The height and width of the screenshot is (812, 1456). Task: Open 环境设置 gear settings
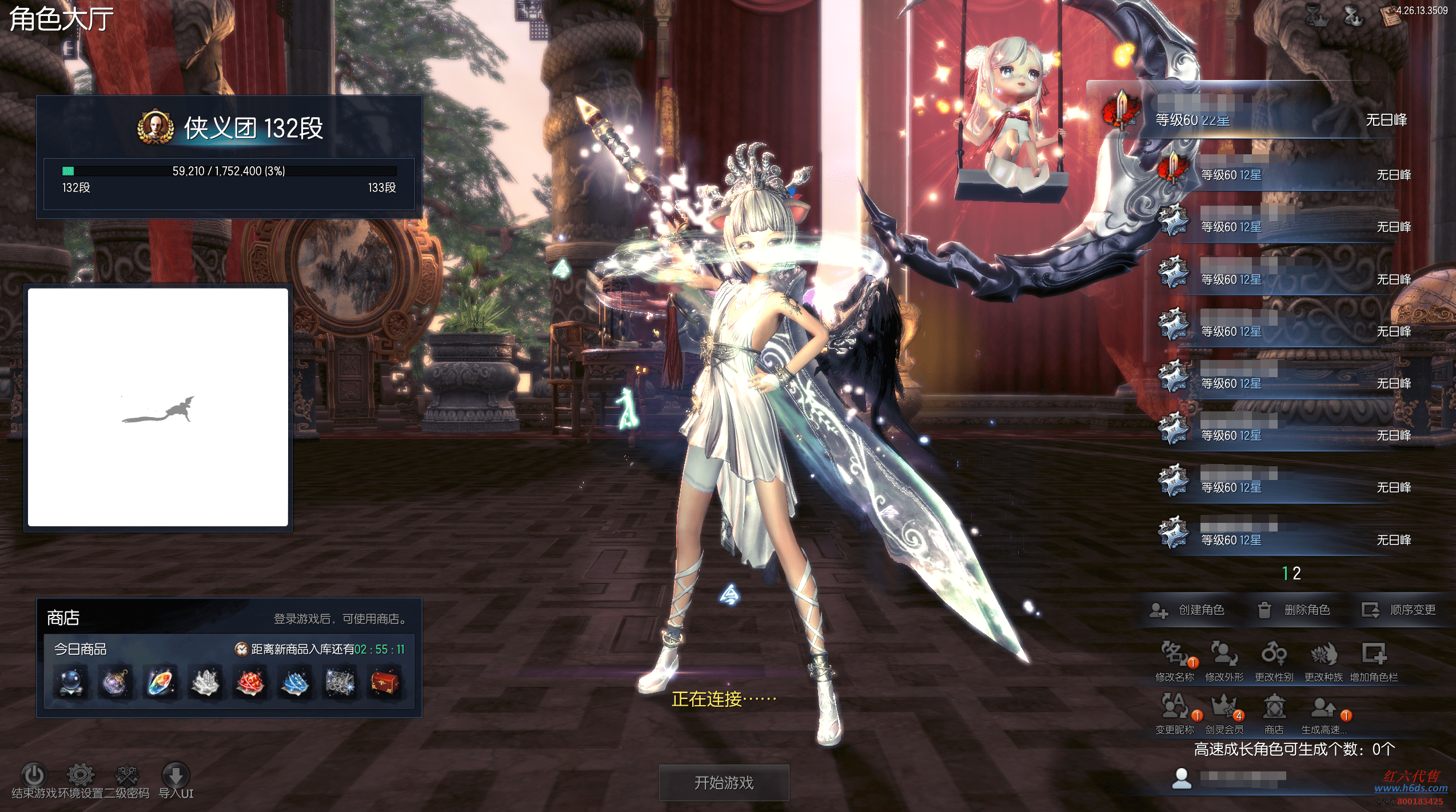click(80, 775)
